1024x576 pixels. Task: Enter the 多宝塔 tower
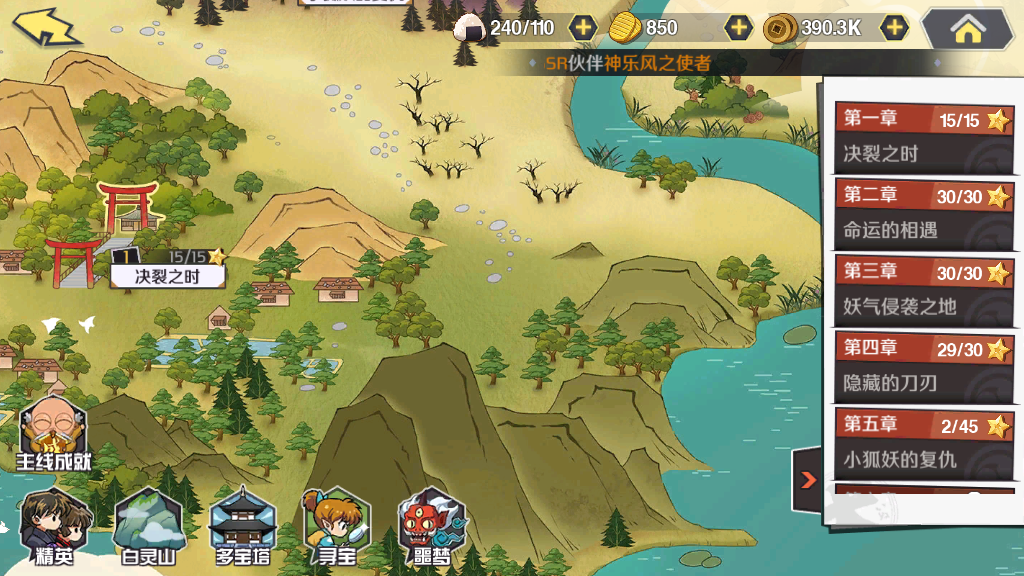(x=243, y=527)
